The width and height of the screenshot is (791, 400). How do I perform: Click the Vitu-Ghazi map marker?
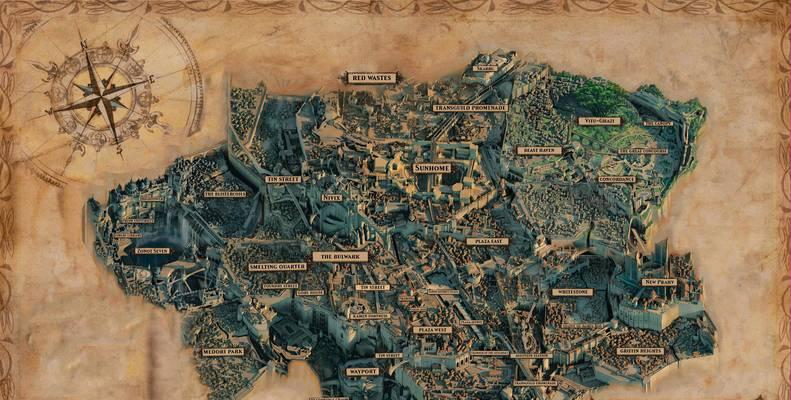(599, 121)
